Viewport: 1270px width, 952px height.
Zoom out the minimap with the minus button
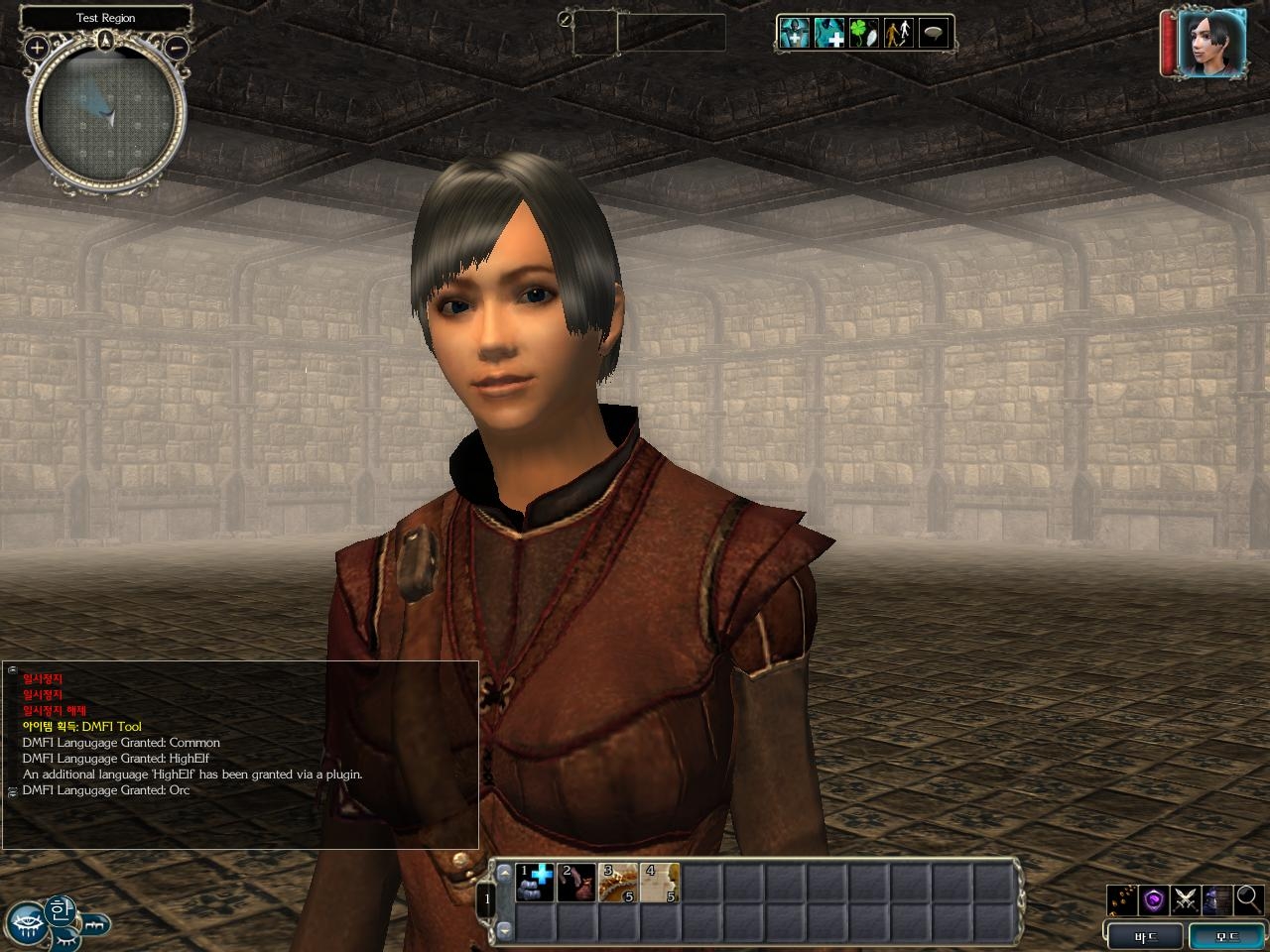[176, 47]
